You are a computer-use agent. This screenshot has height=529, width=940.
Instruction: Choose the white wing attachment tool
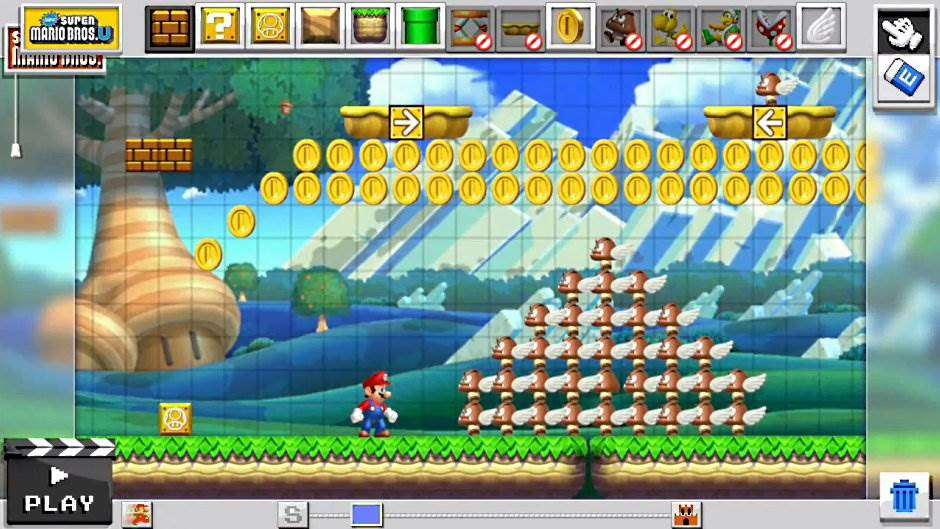(x=821, y=27)
